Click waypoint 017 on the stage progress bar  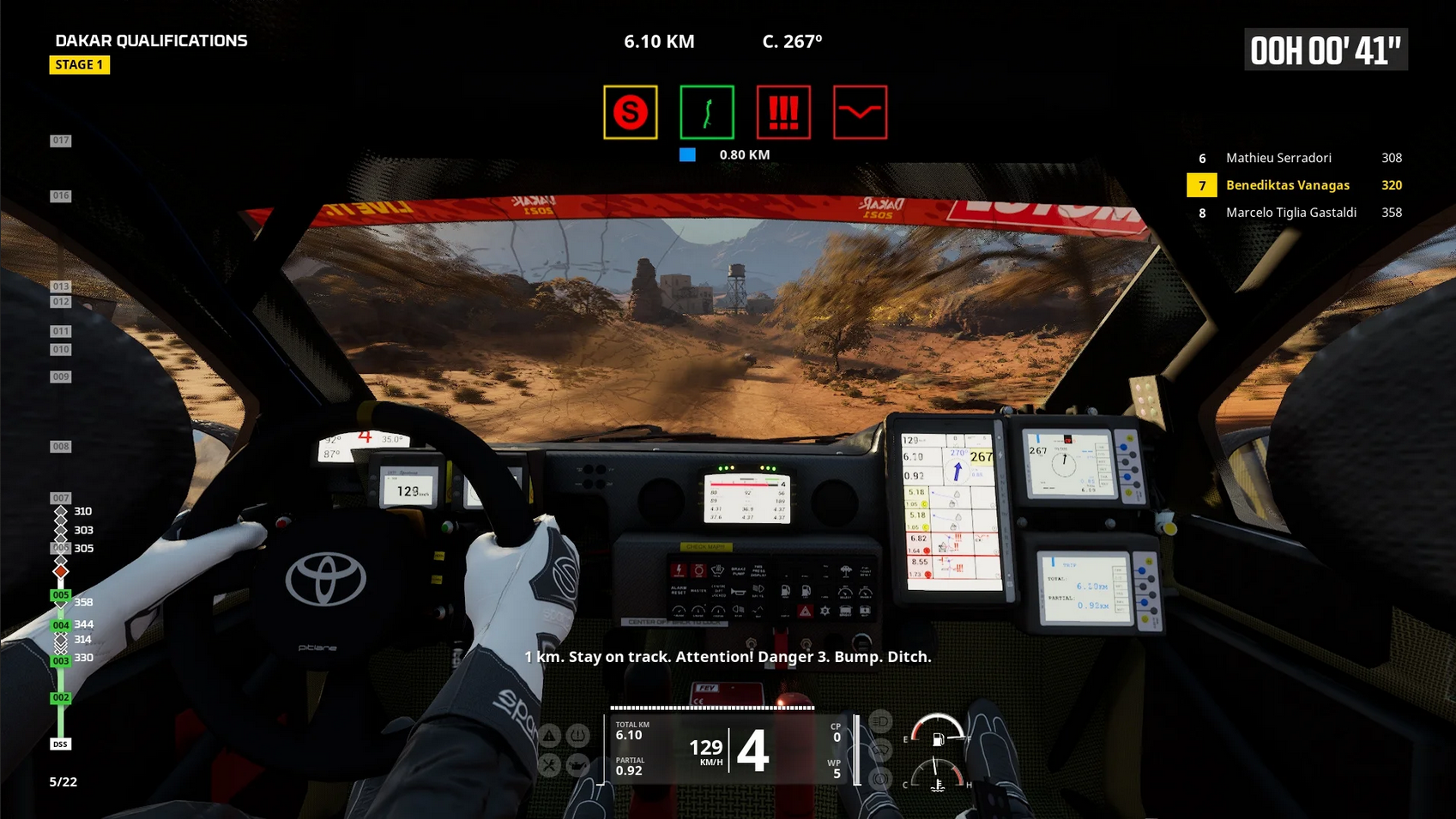click(x=60, y=141)
